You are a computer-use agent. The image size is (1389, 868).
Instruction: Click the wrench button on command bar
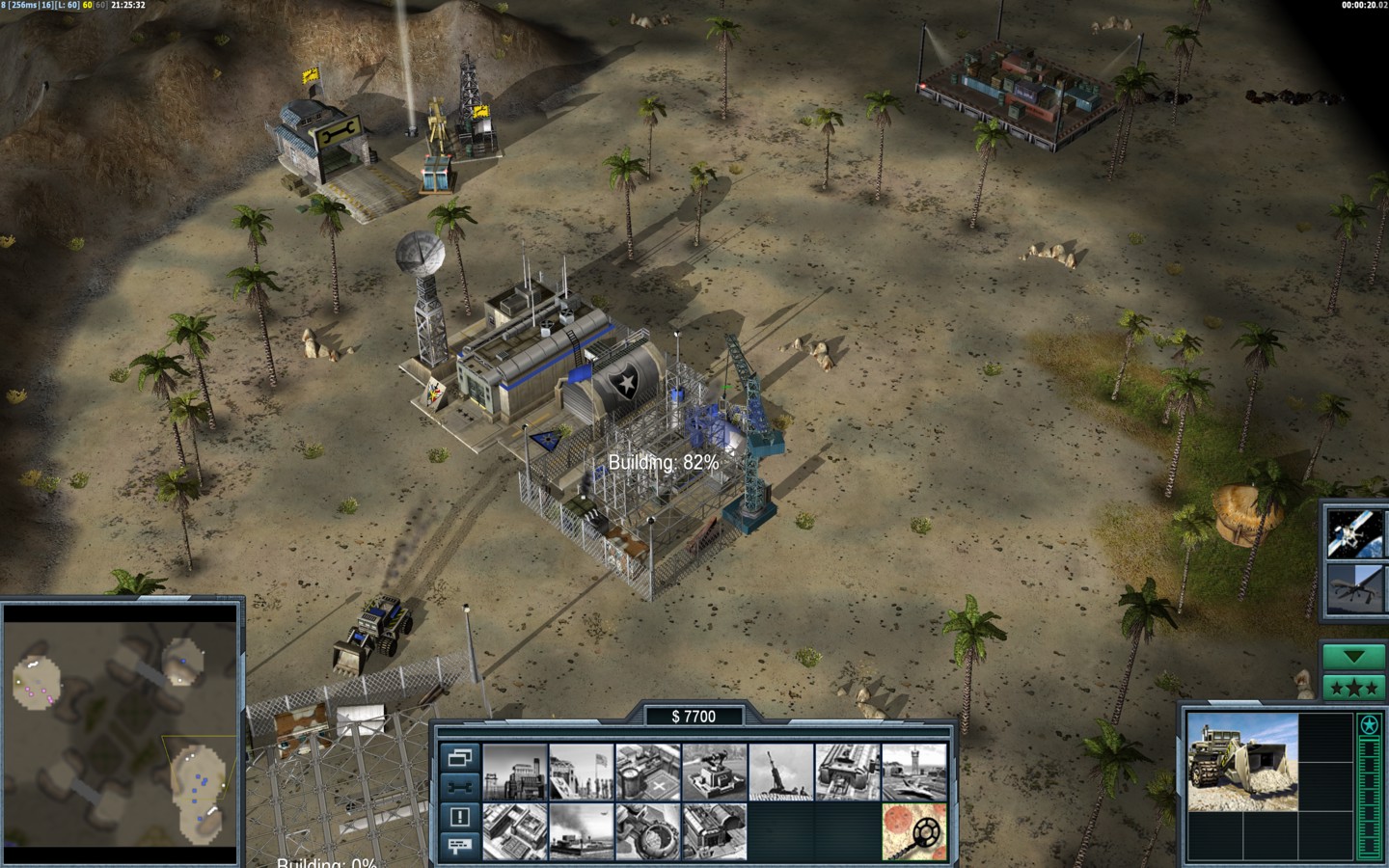pyautogui.click(x=460, y=786)
